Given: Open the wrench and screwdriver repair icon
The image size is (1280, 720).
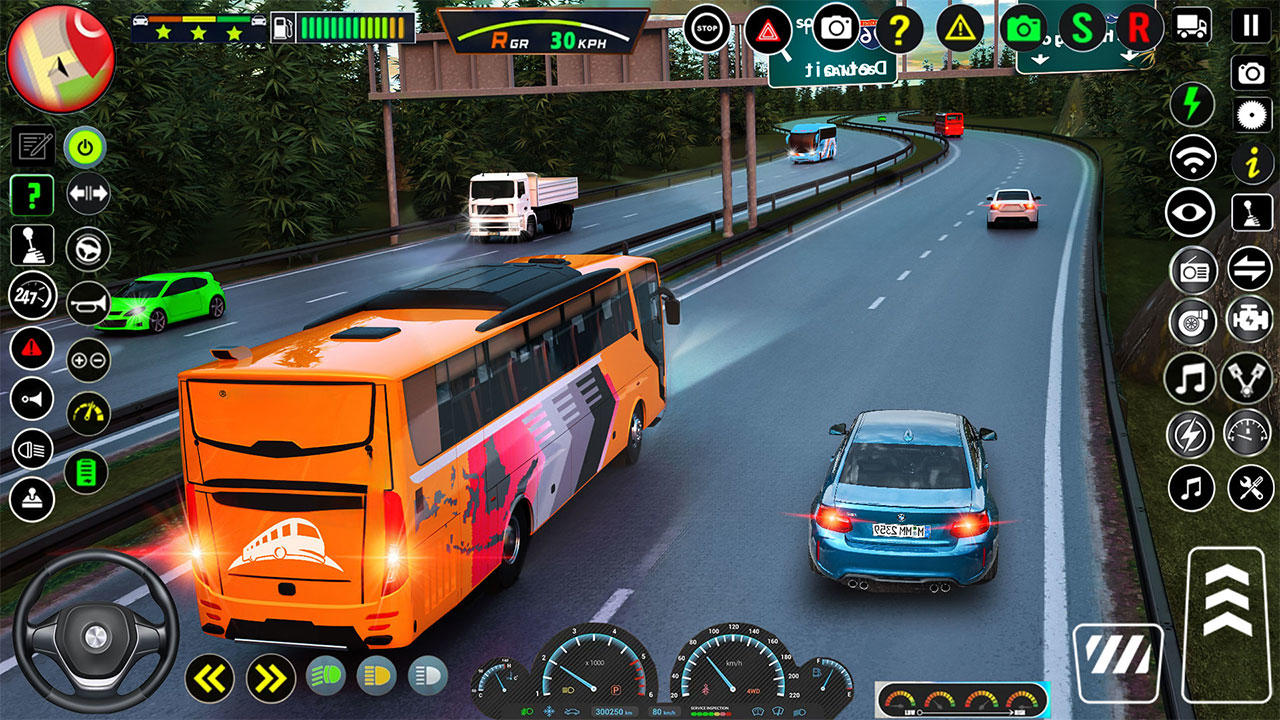Looking at the screenshot, I should pyautogui.click(x=1250, y=488).
